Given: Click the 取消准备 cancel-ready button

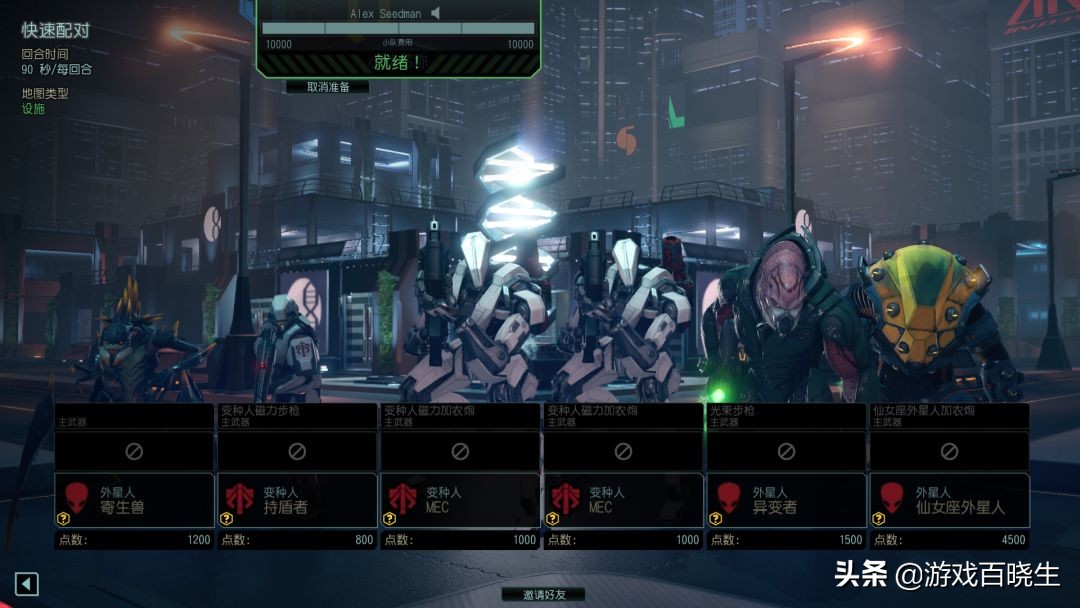Looking at the screenshot, I should 327,87.
